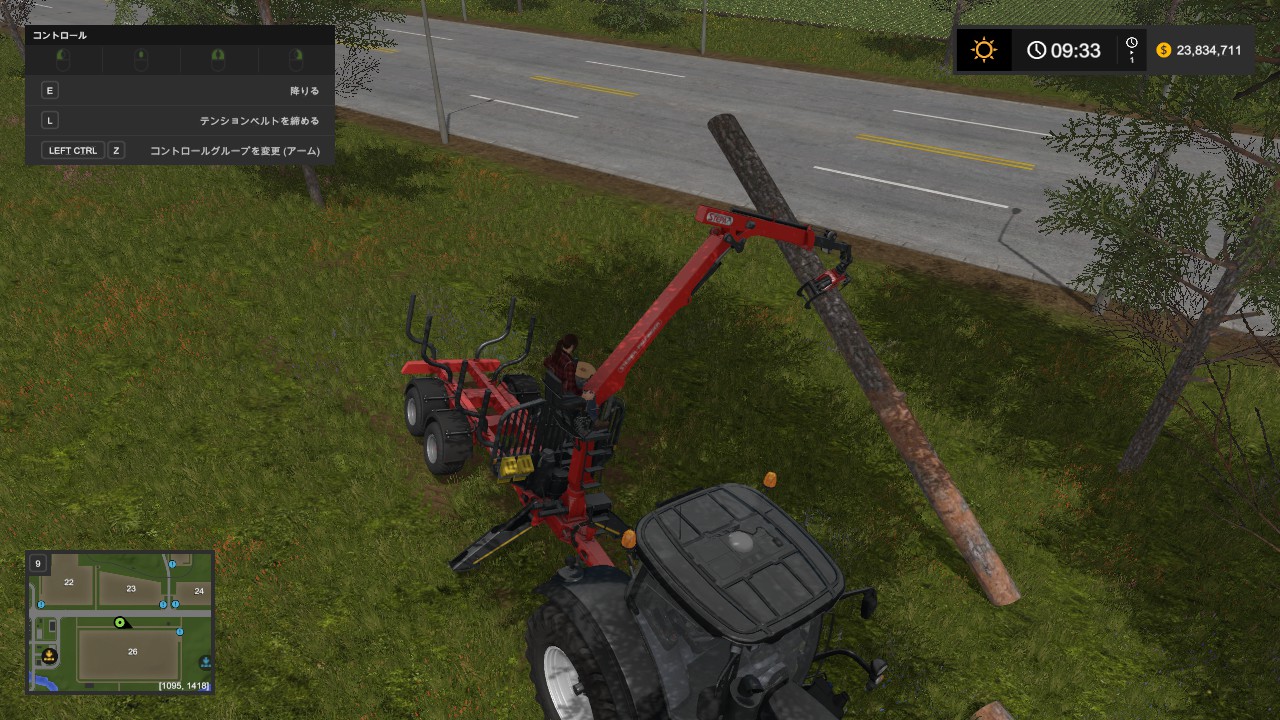Click the yellow coin money icon
The image size is (1280, 720).
click(x=1163, y=50)
